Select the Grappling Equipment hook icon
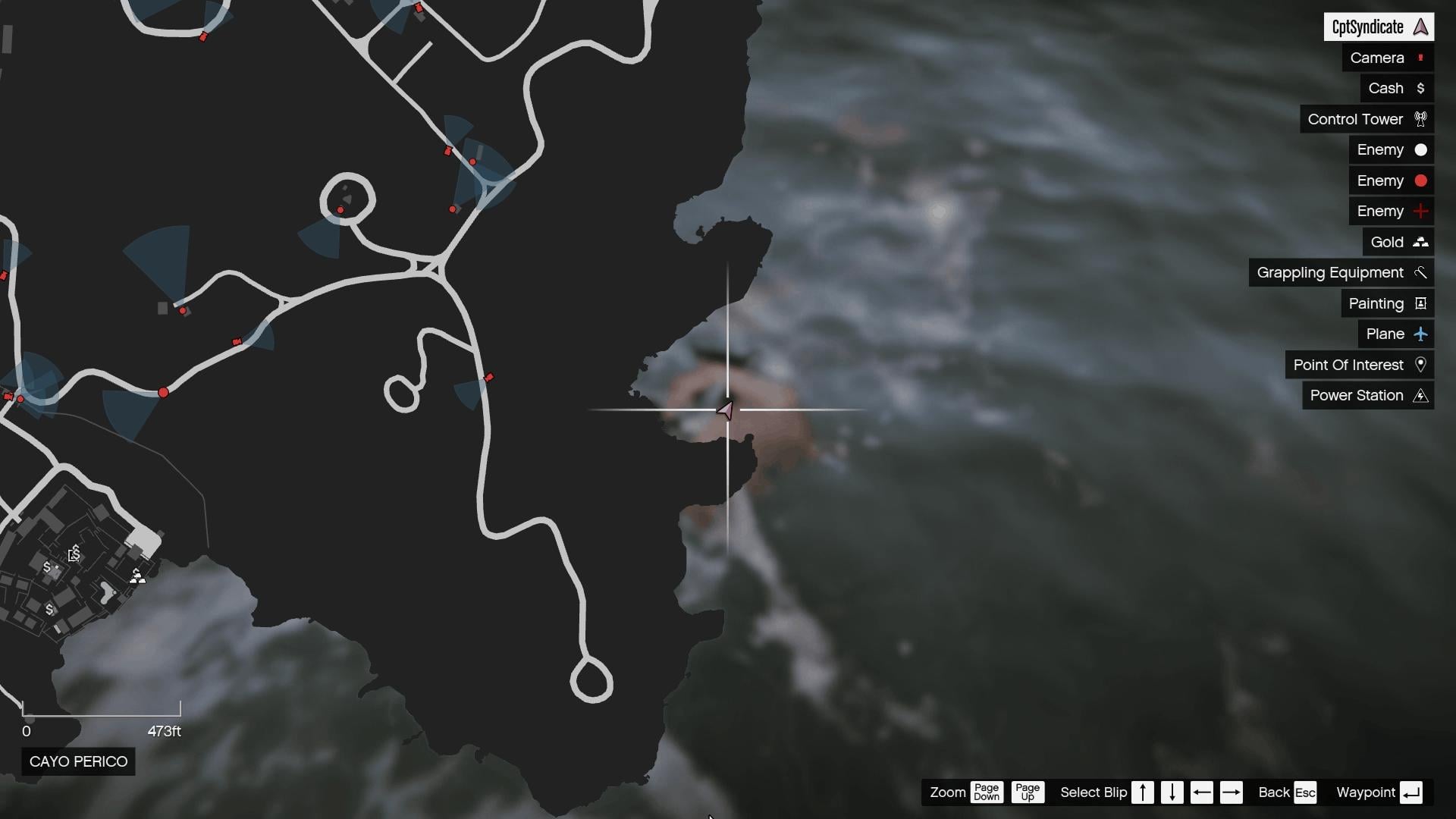This screenshot has width=1456, height=819. click(1421, 272)
